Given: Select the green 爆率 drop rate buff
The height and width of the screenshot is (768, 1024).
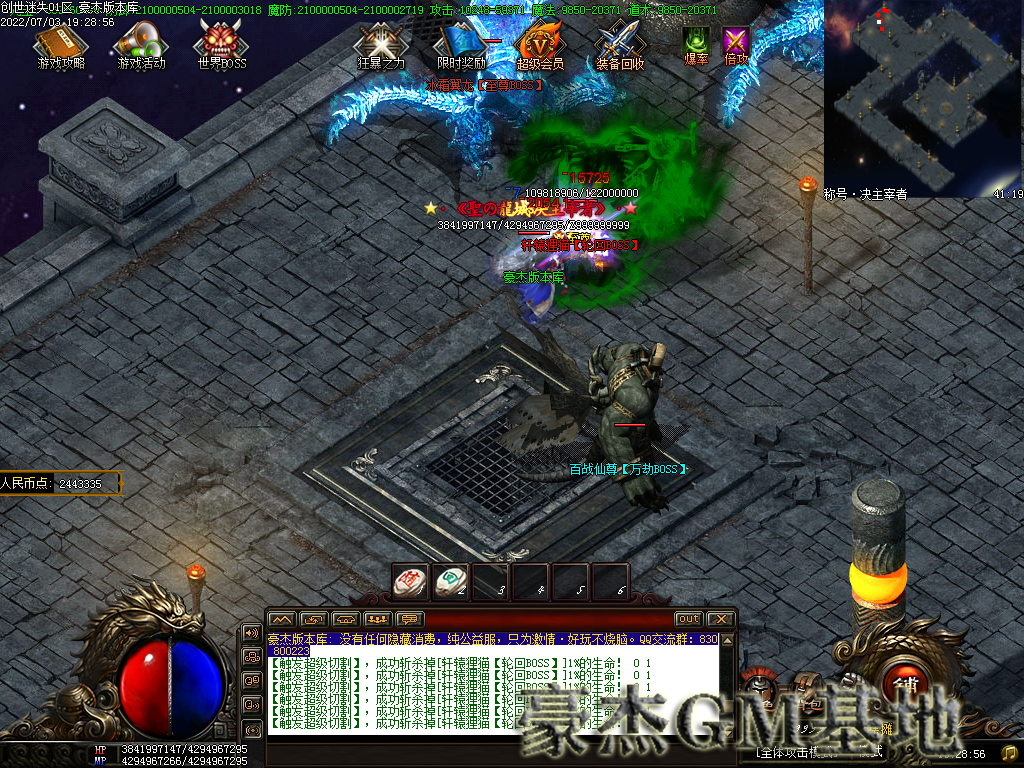Looking at the screenshot, I should coord(696,42).
